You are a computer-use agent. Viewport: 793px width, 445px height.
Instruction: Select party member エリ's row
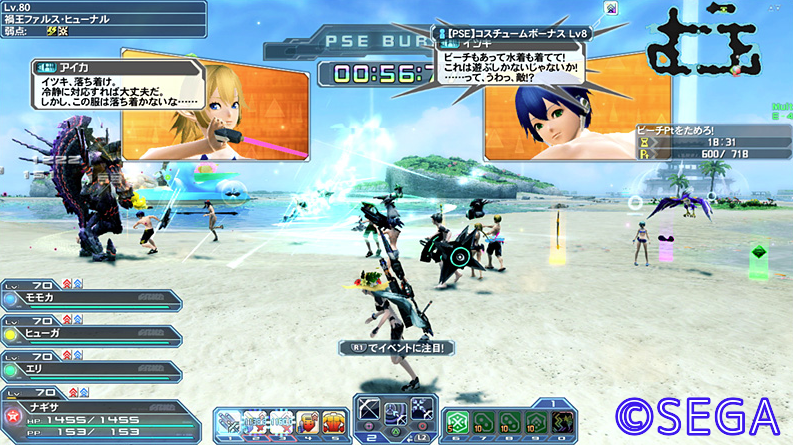[x=90, y=370]
